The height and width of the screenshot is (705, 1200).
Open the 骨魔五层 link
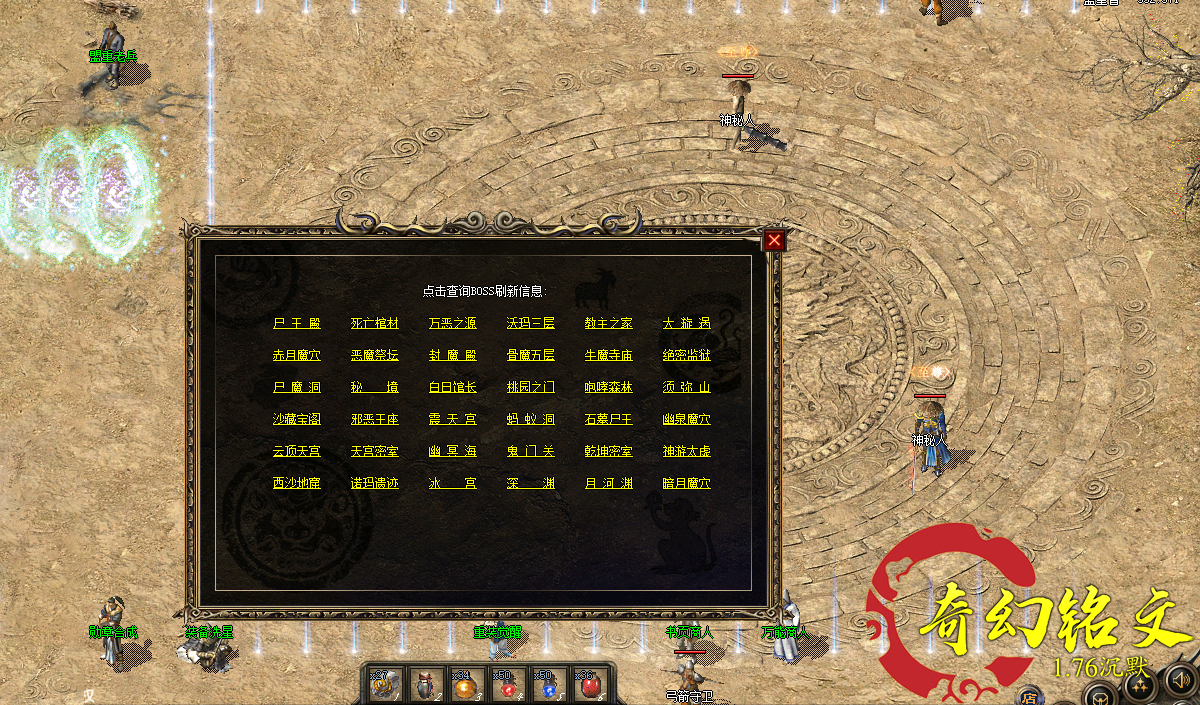click(x=531, y=355)
